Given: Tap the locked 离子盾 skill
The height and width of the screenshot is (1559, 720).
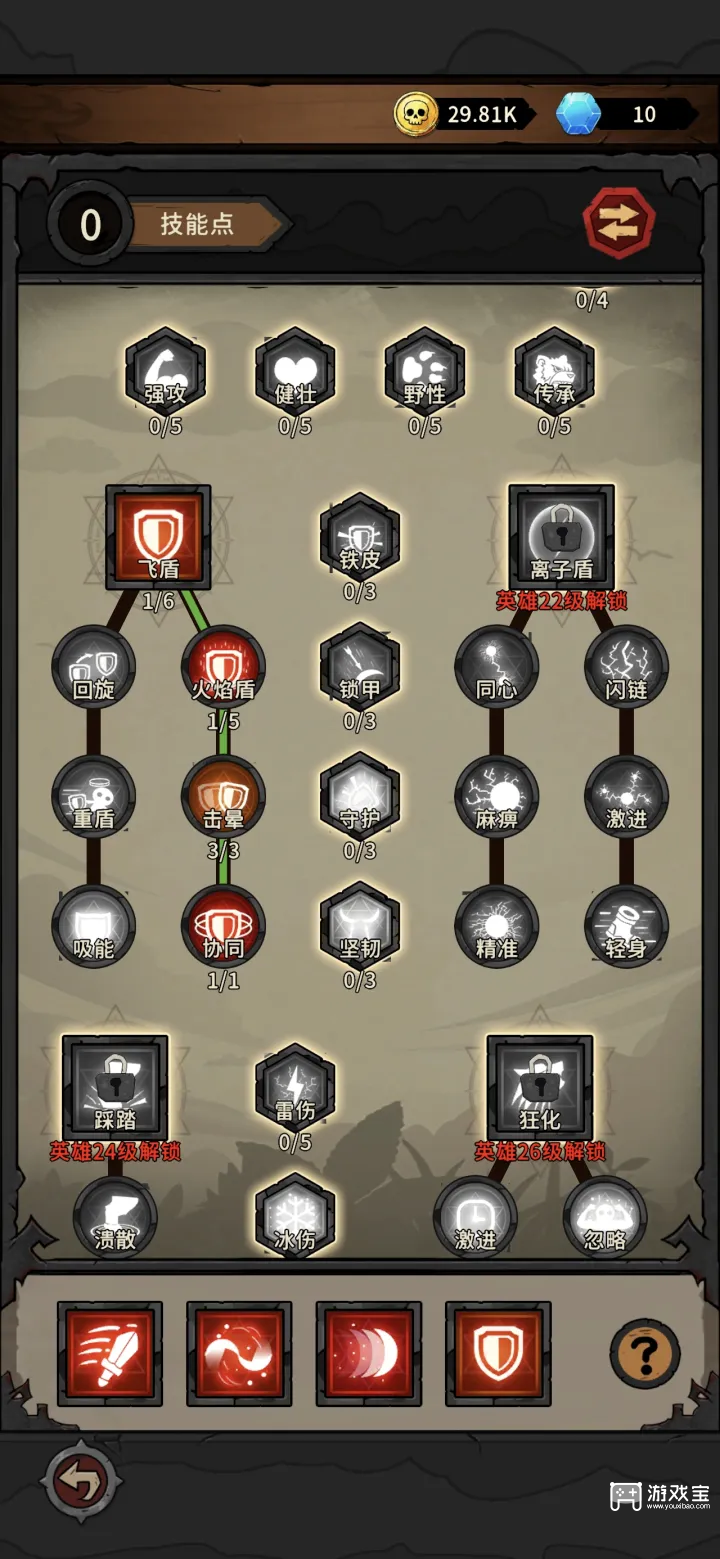Looking at the screenshot, I should coord(561,538).
